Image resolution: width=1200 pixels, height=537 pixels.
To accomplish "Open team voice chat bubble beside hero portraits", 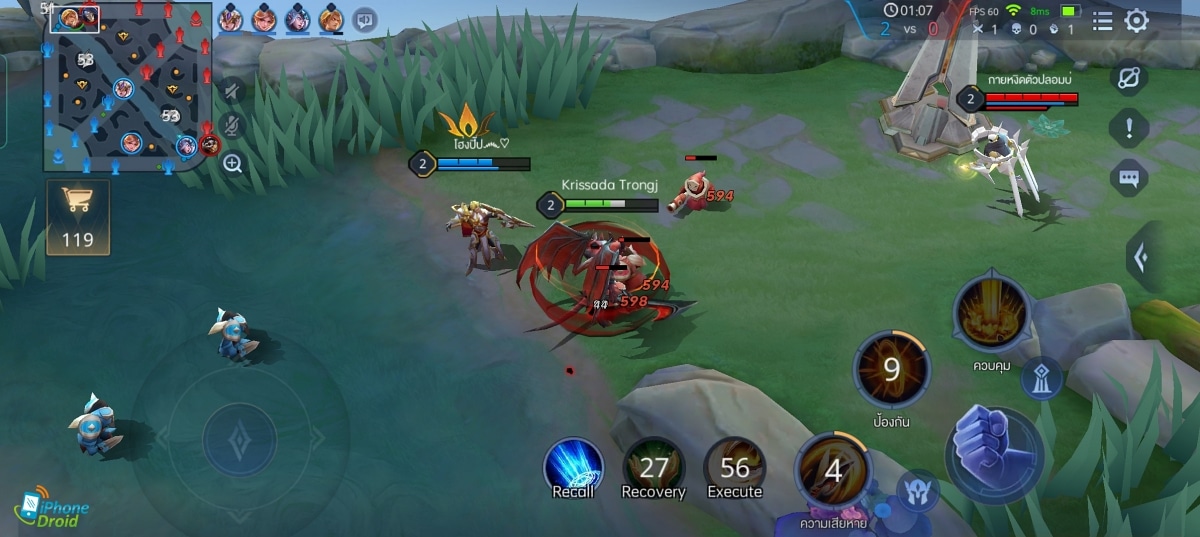I will 365,19.
